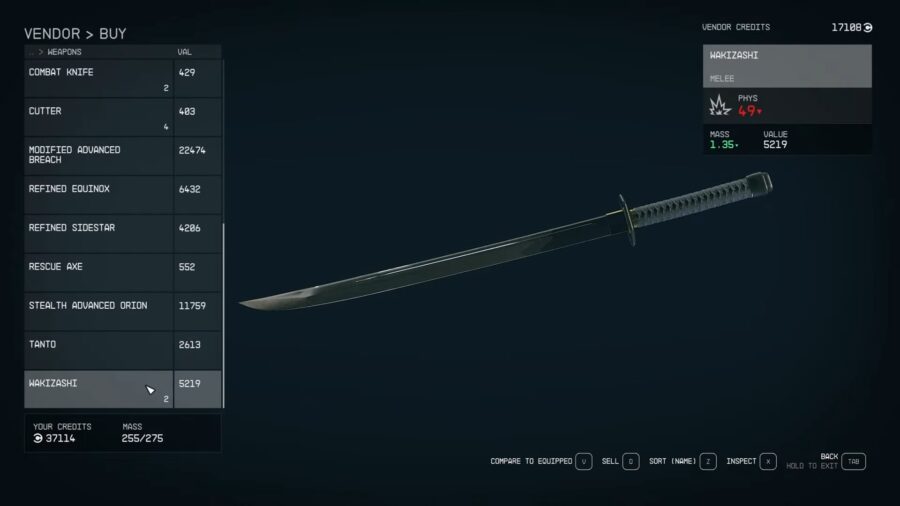Pick the Refined Equinox listing
The image size is (900, 506).
[x=98, y=194]
